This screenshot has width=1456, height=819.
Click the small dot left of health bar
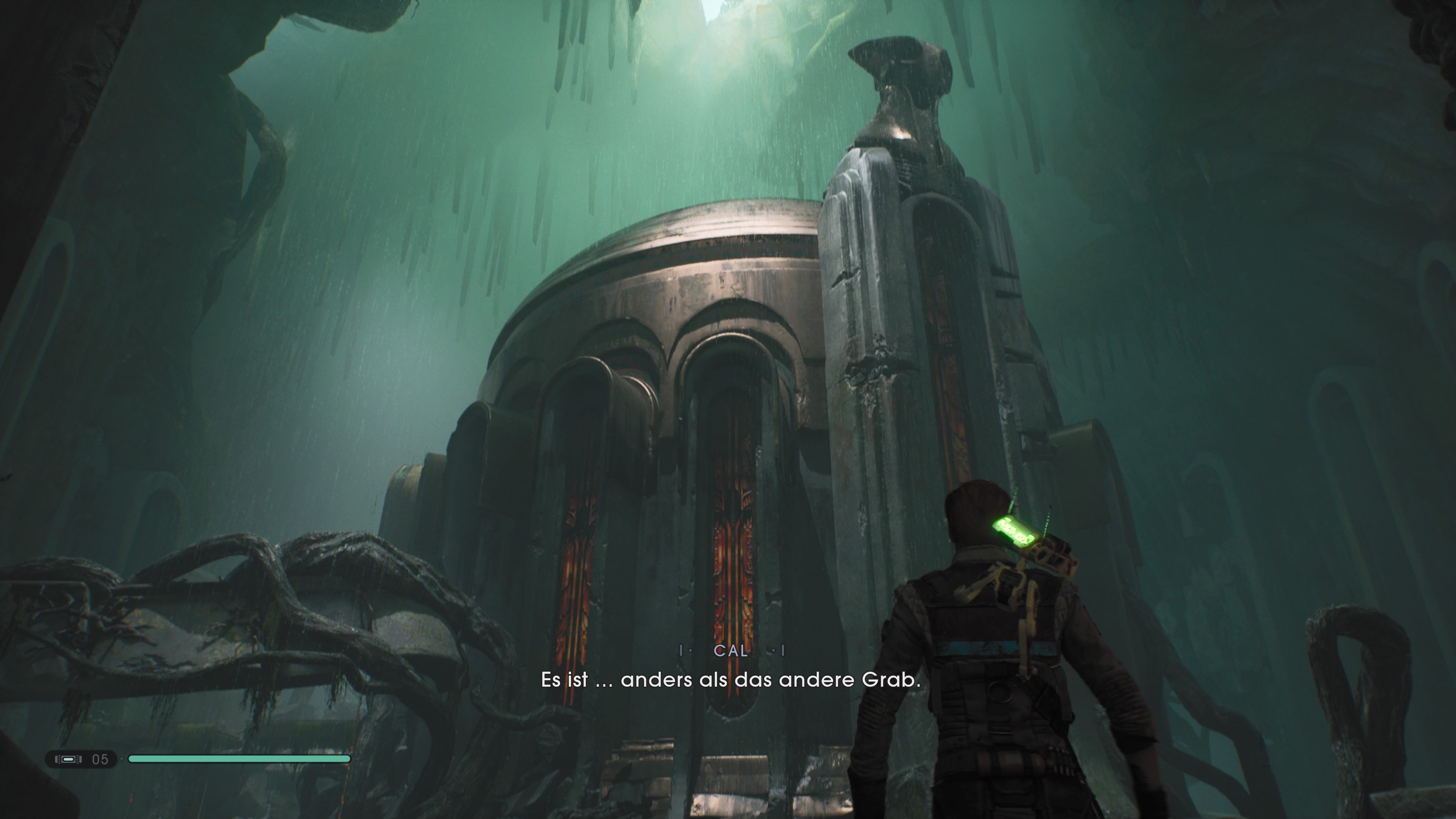click(x=121, y=759)
